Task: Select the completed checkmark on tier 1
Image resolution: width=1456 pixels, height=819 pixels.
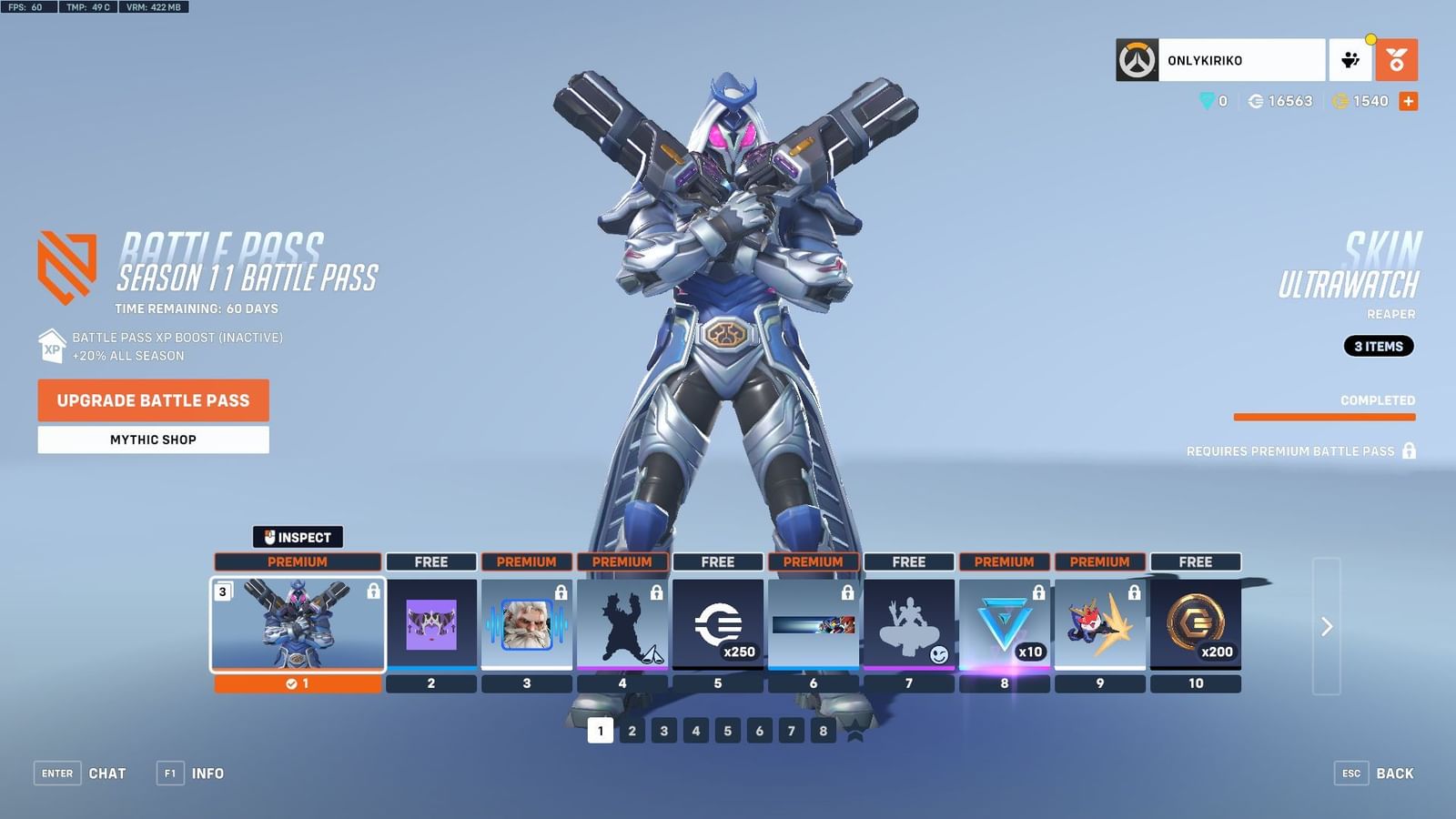Action: [291, 684]
